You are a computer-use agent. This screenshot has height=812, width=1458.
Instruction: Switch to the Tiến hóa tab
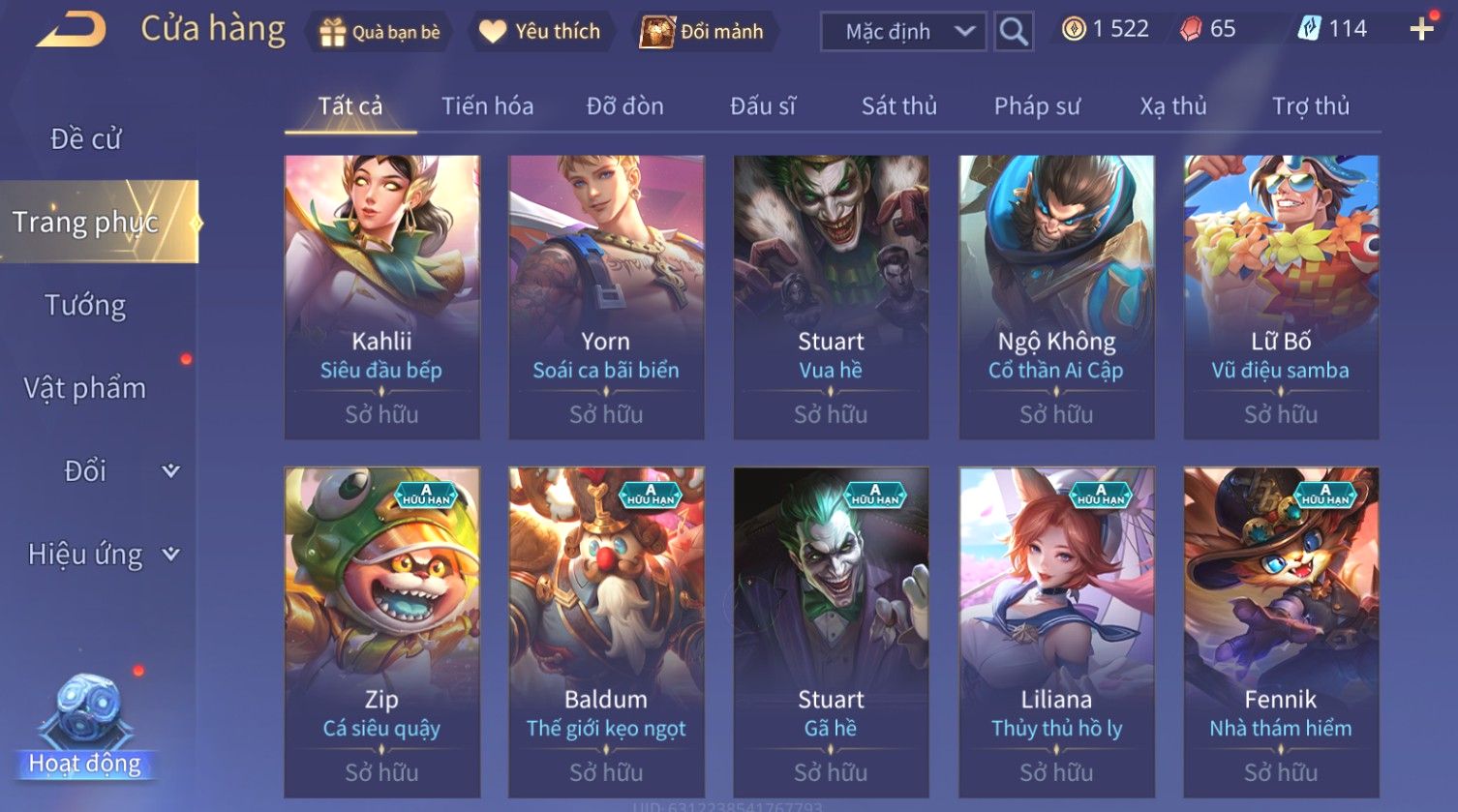[x=487, y=106]
